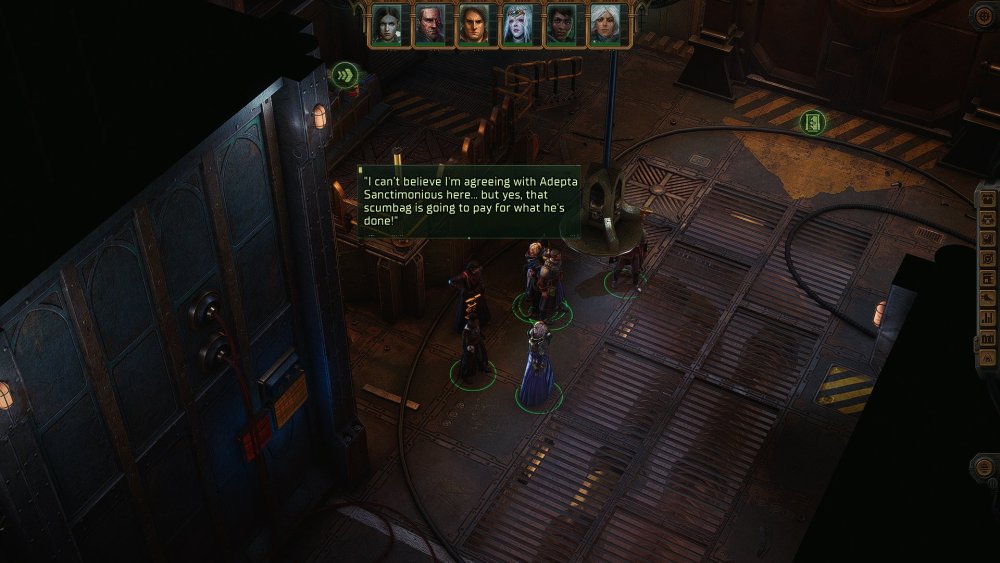
Task: Select the blue-skinned crowned woman portrait
Action: [517, 25]
